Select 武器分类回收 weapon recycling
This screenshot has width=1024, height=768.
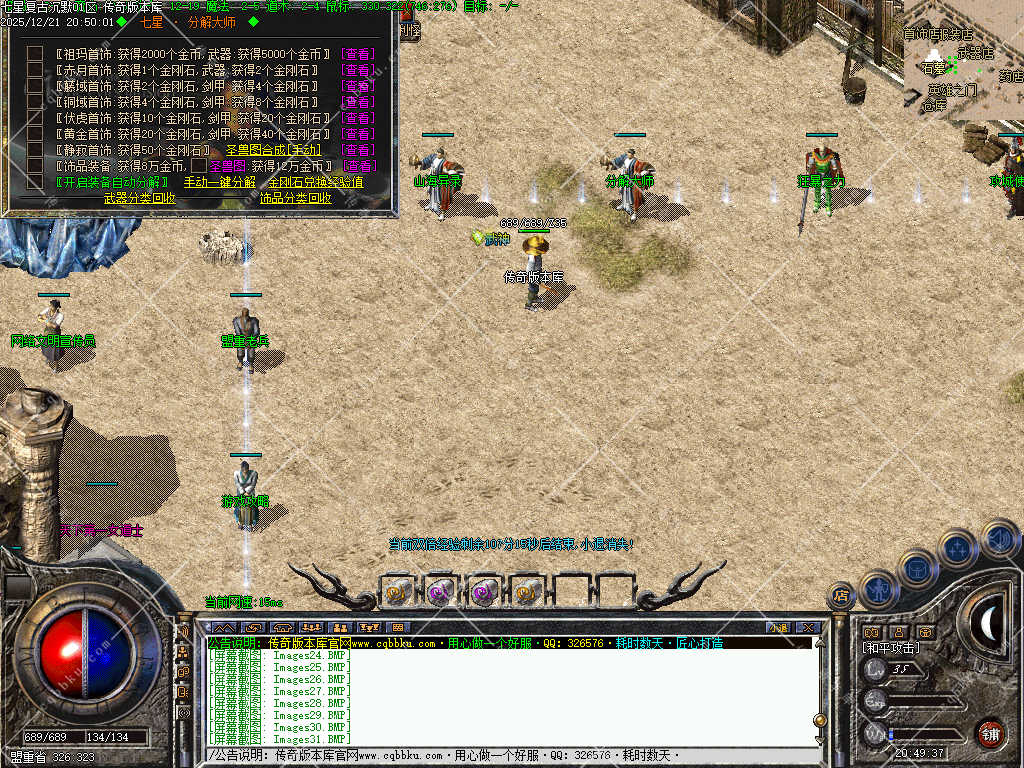140,198
